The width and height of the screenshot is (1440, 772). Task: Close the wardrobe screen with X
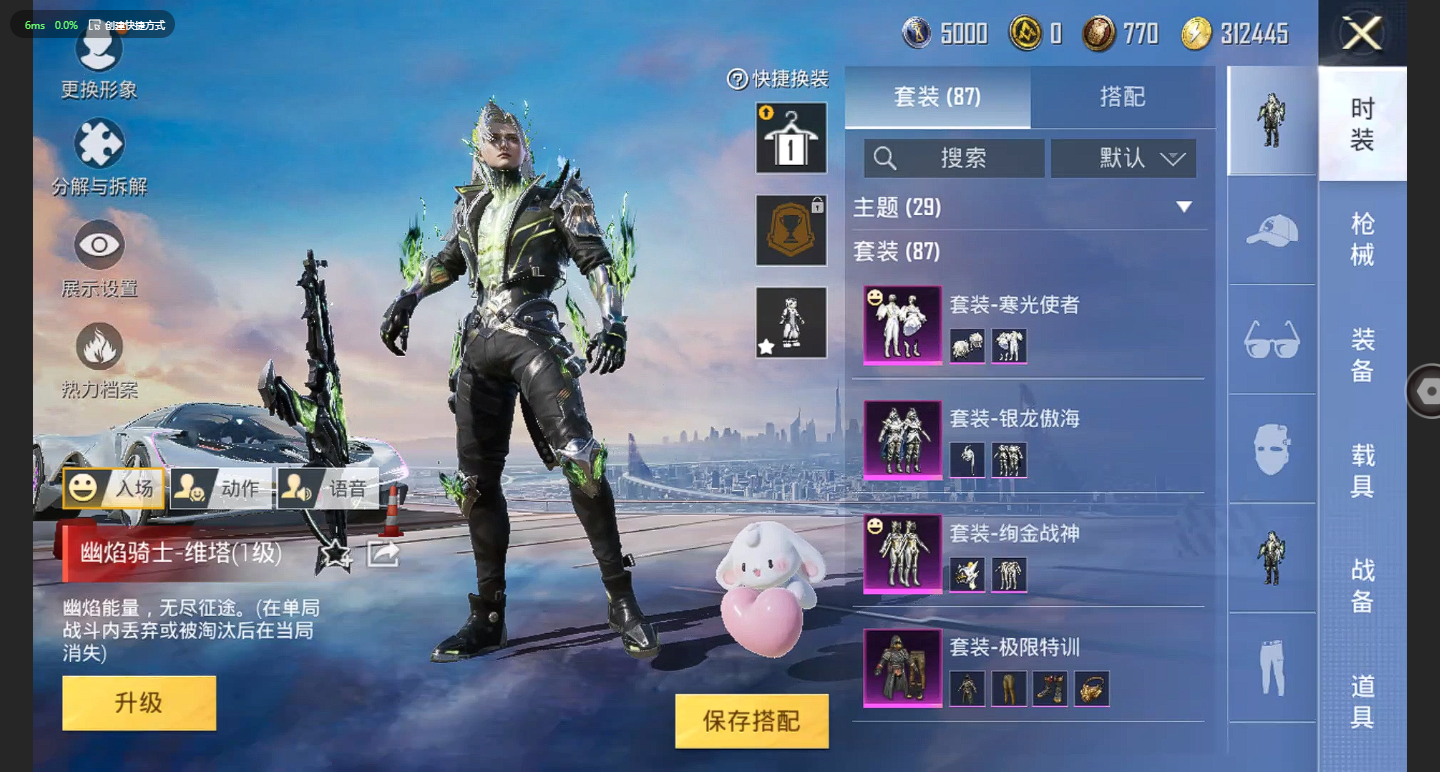point(1362,34)
